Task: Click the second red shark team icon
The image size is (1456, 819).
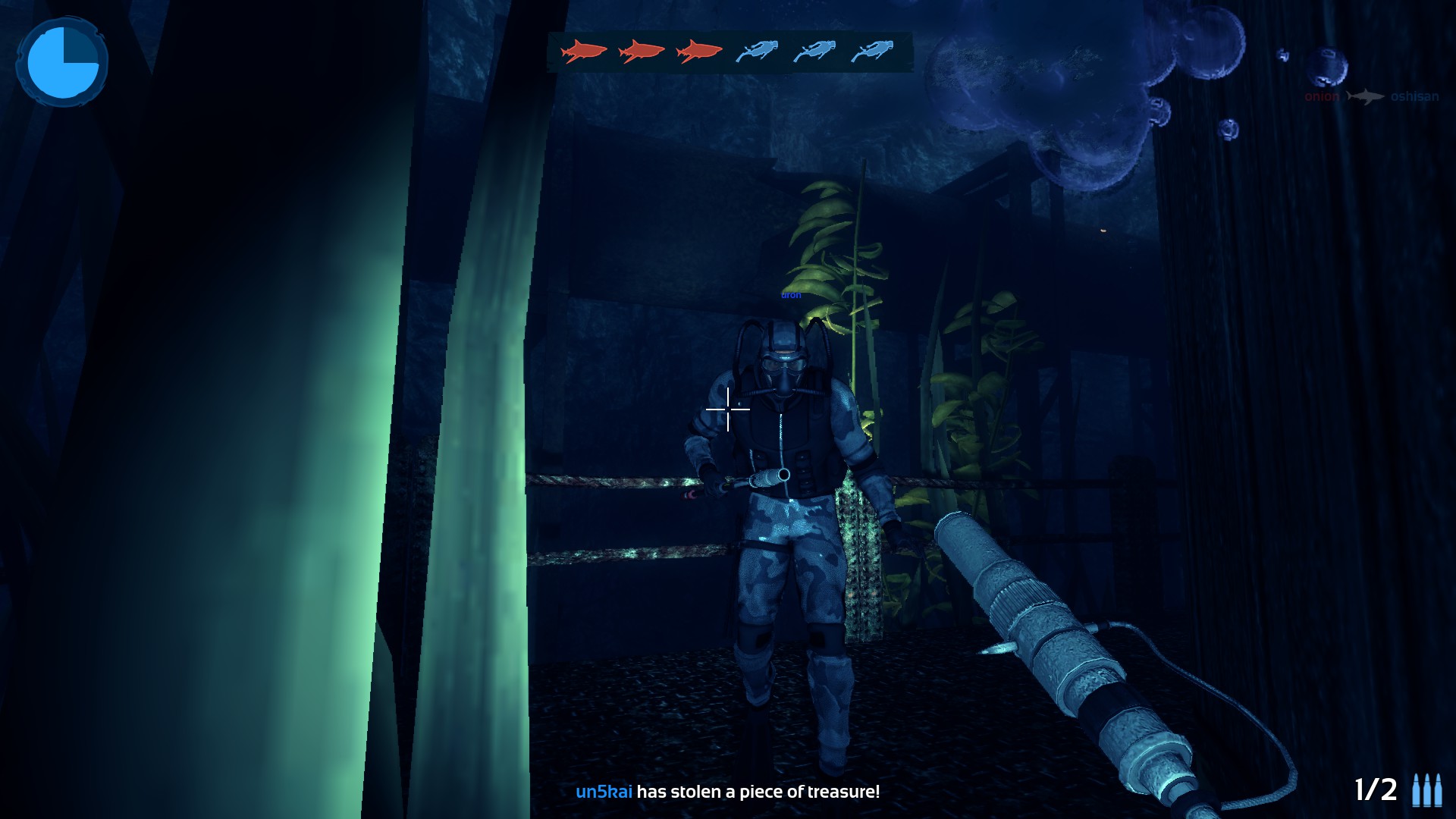Action: coord(639,52)
